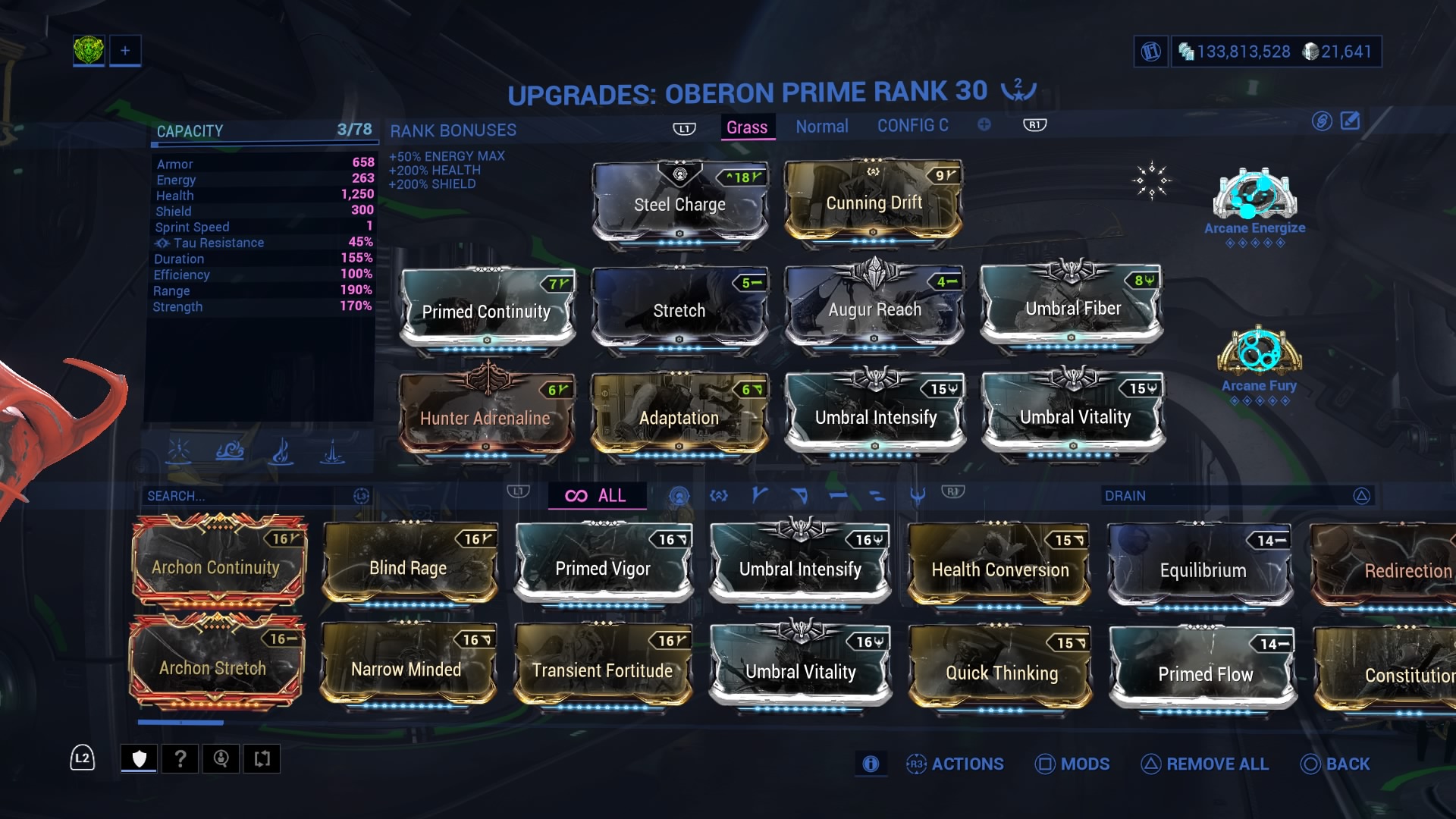Click the shield icon next to L2

139,758
